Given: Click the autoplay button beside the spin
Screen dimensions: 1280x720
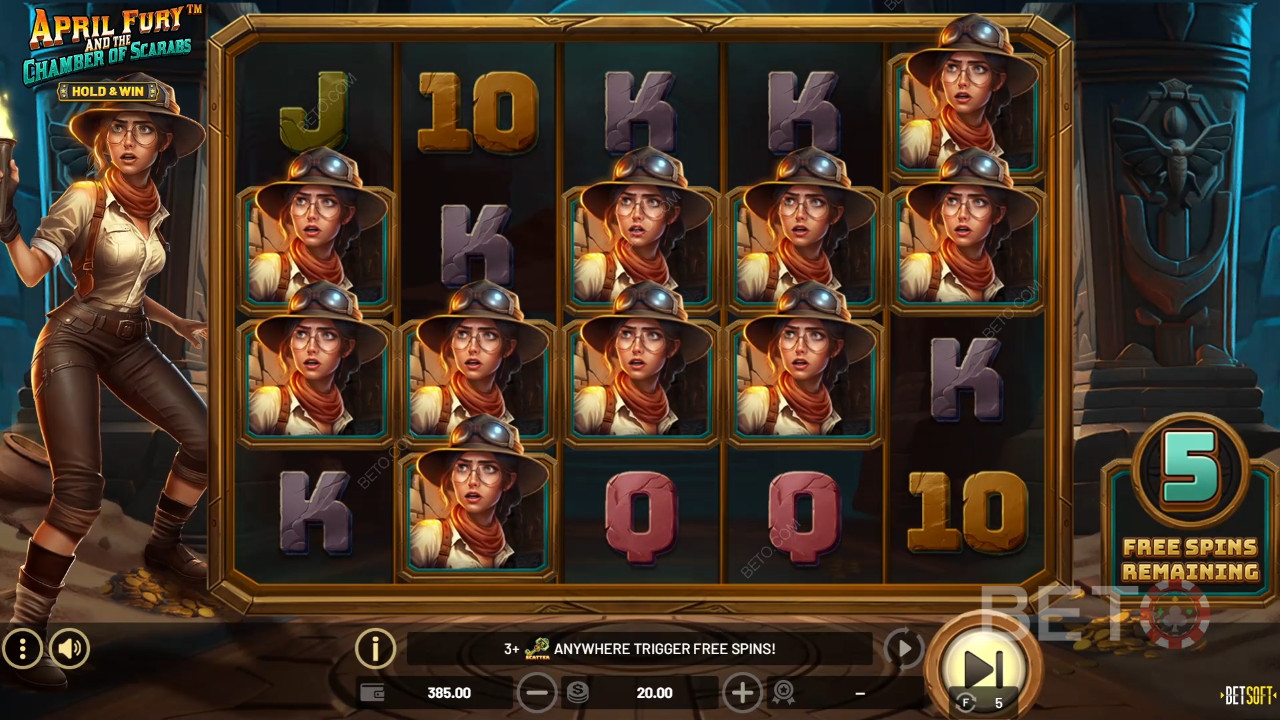Looking at the screenshot, I should pos(903,650).
